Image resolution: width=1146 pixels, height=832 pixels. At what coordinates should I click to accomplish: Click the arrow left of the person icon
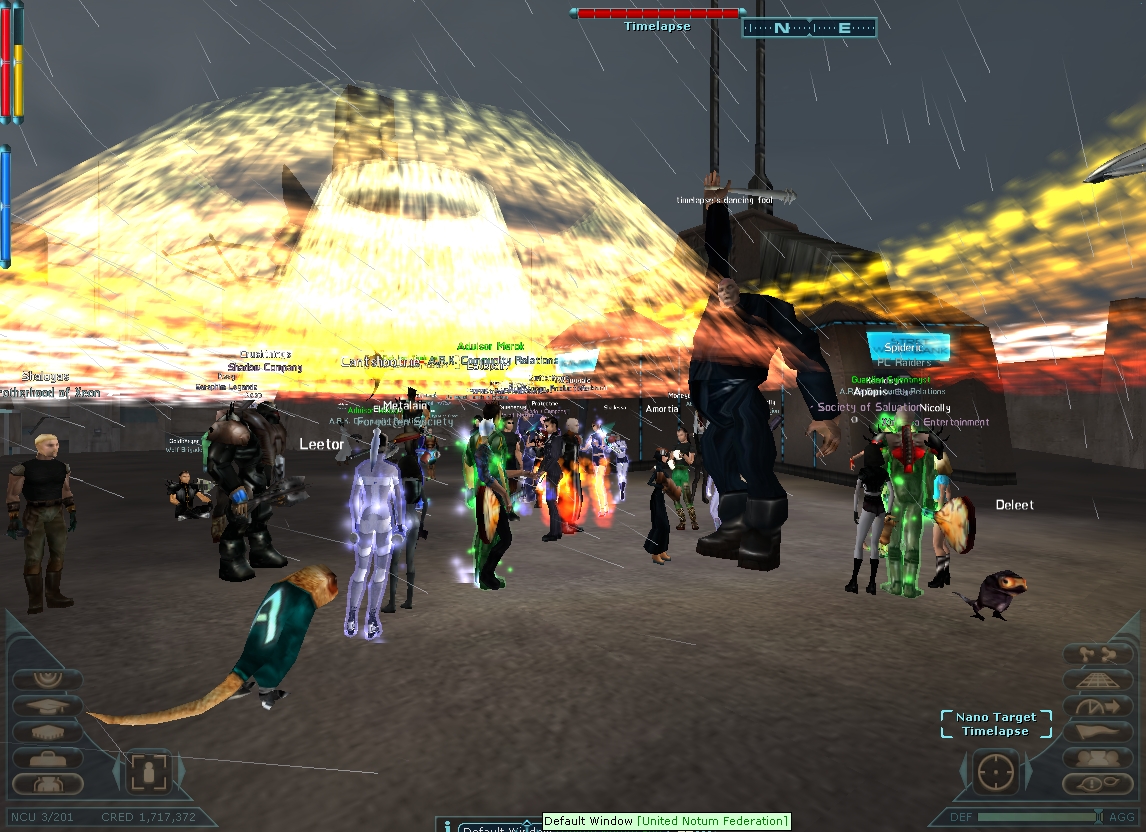118,773
